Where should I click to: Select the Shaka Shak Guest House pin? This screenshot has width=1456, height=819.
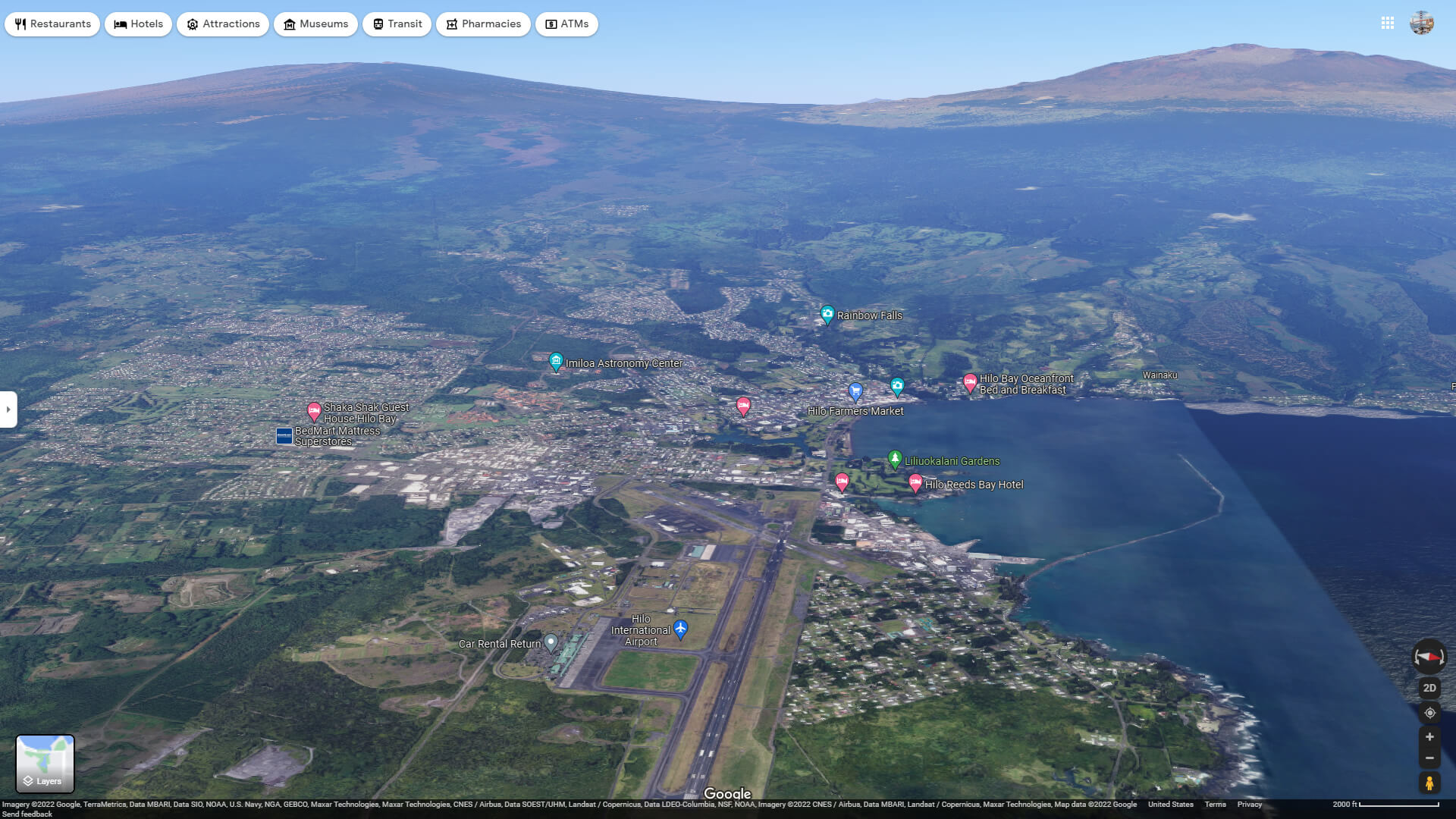[x=315, y=409]
